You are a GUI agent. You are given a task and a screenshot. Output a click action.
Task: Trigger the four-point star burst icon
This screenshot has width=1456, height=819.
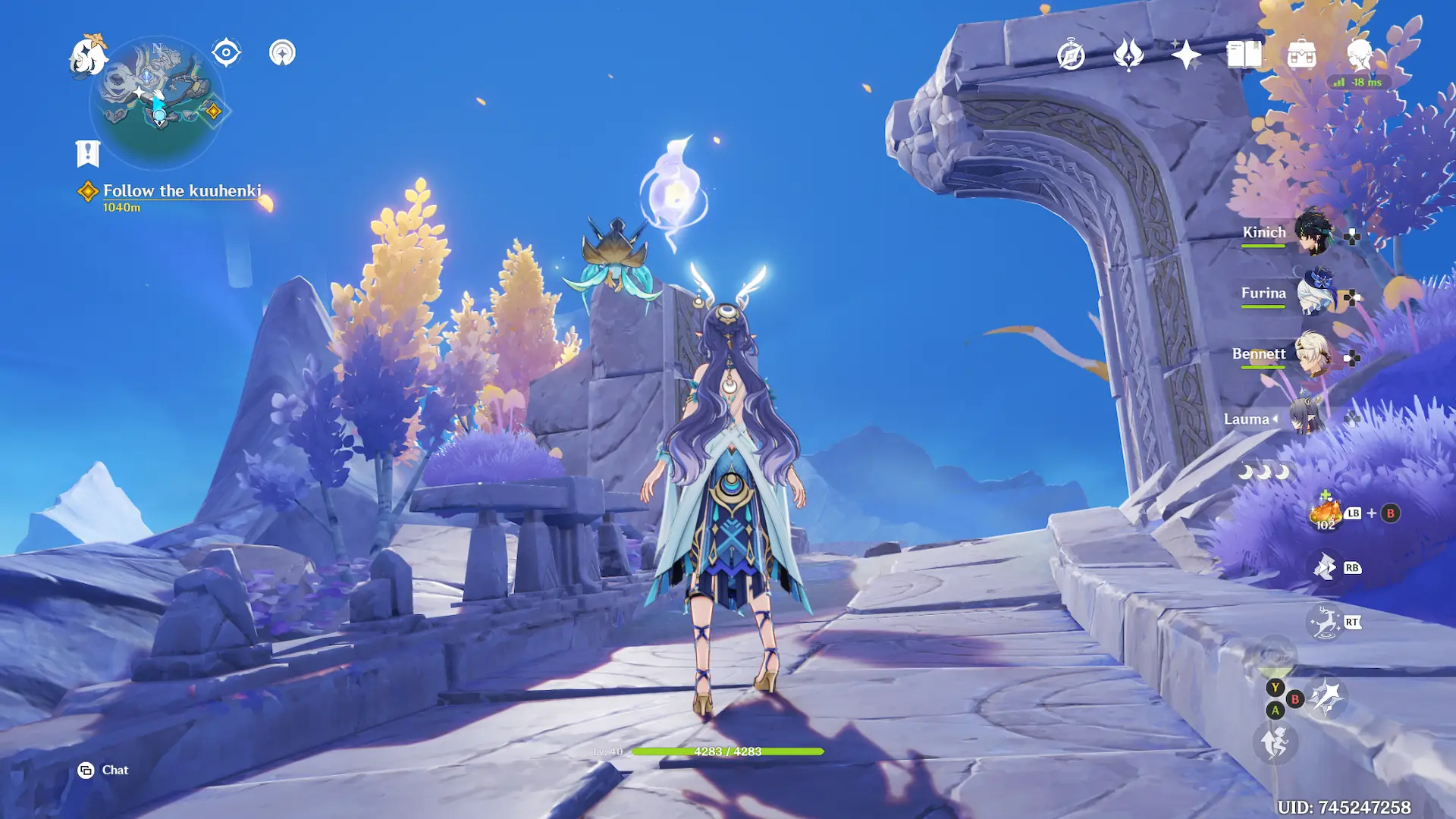pyautogui.click(x=1326, y=698)
